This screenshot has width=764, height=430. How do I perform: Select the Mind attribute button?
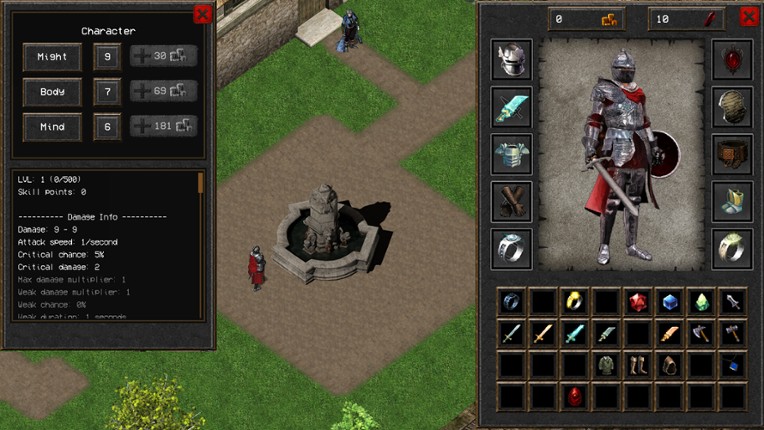tap(52, 127)
